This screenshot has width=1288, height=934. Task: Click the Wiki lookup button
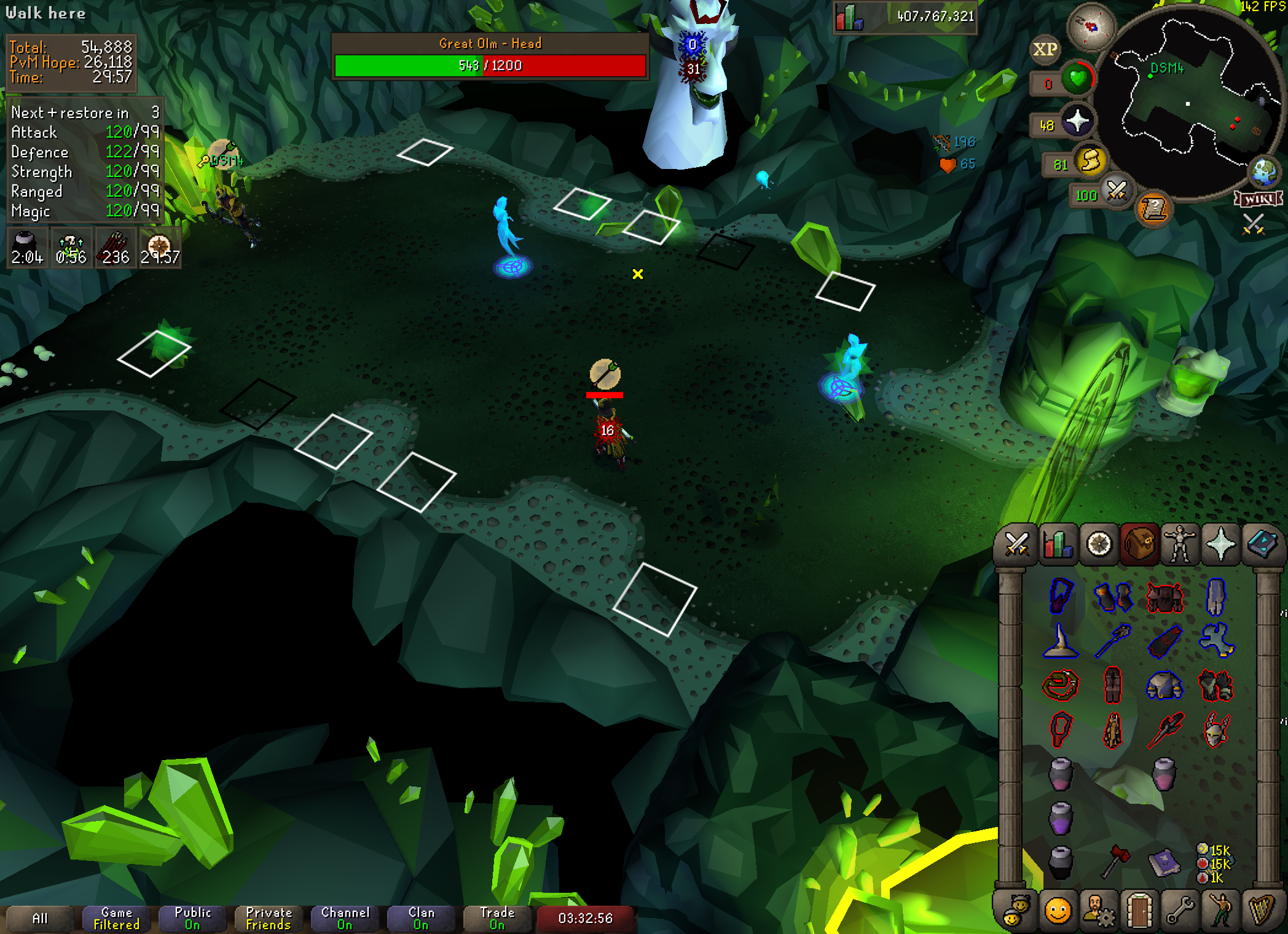1259,199
